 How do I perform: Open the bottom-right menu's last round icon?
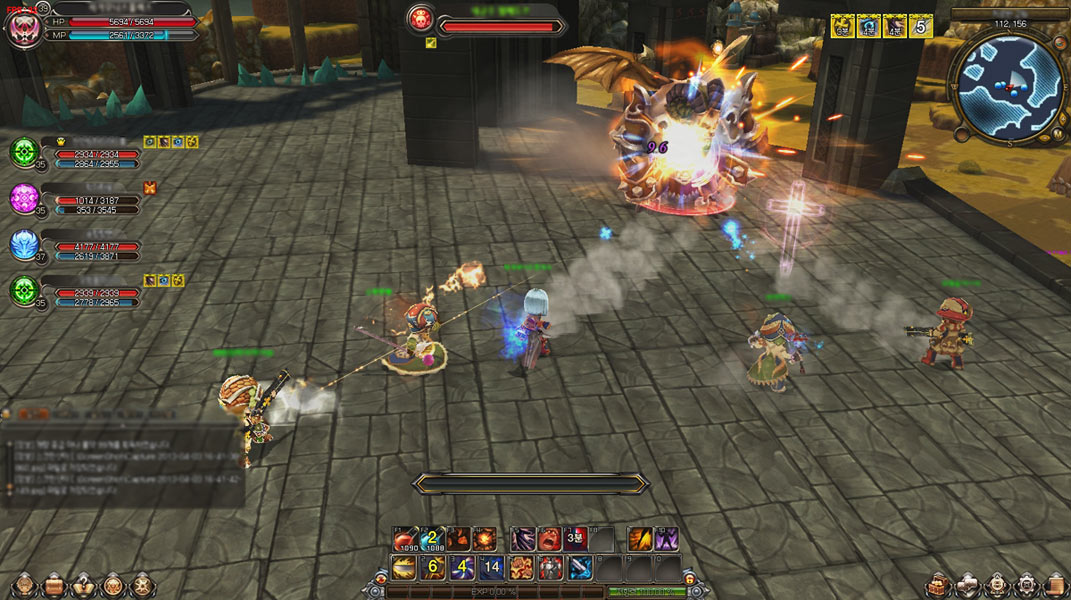(x=1055, y=585)
